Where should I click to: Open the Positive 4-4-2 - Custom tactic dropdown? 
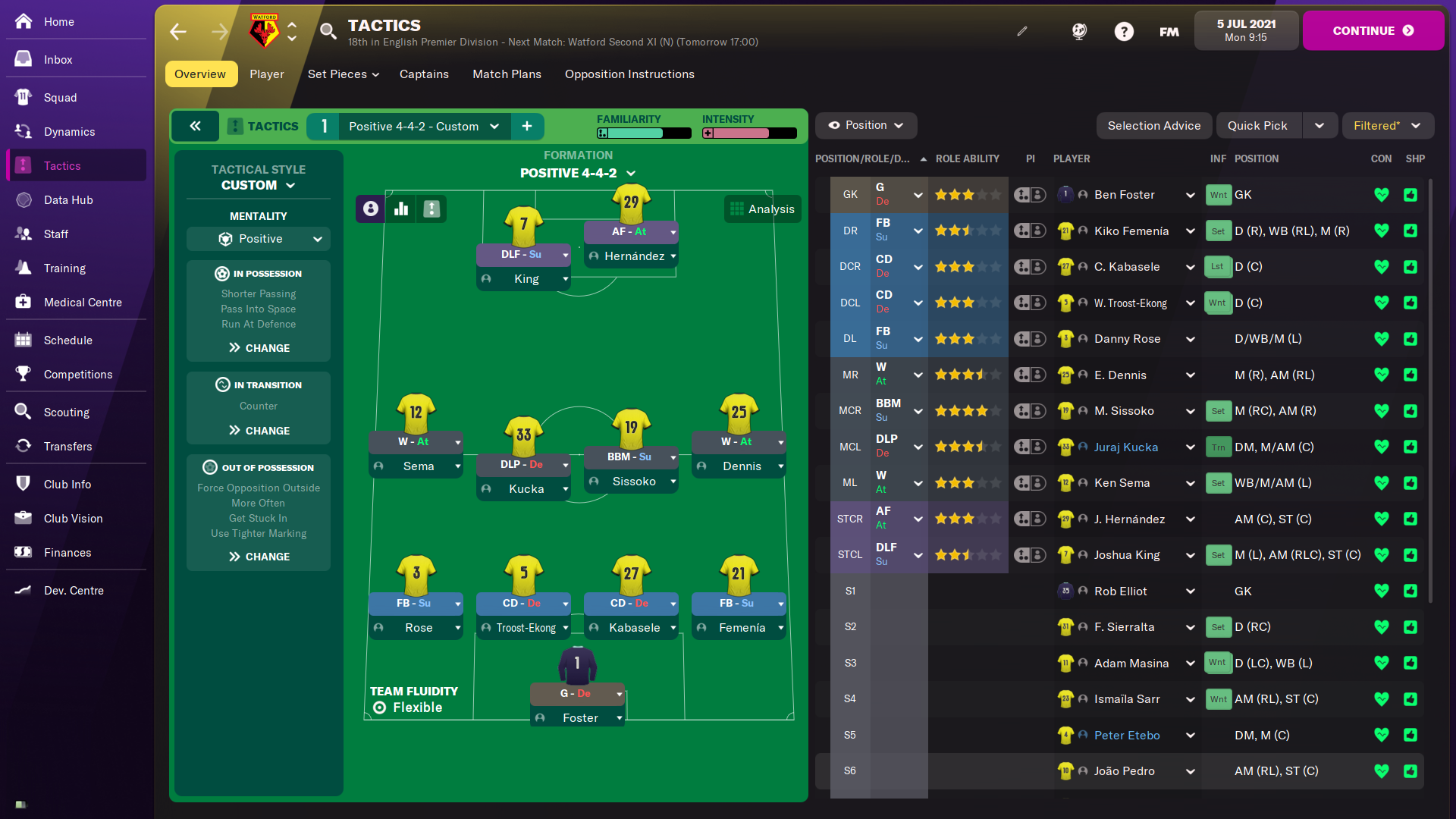point(419,126)
